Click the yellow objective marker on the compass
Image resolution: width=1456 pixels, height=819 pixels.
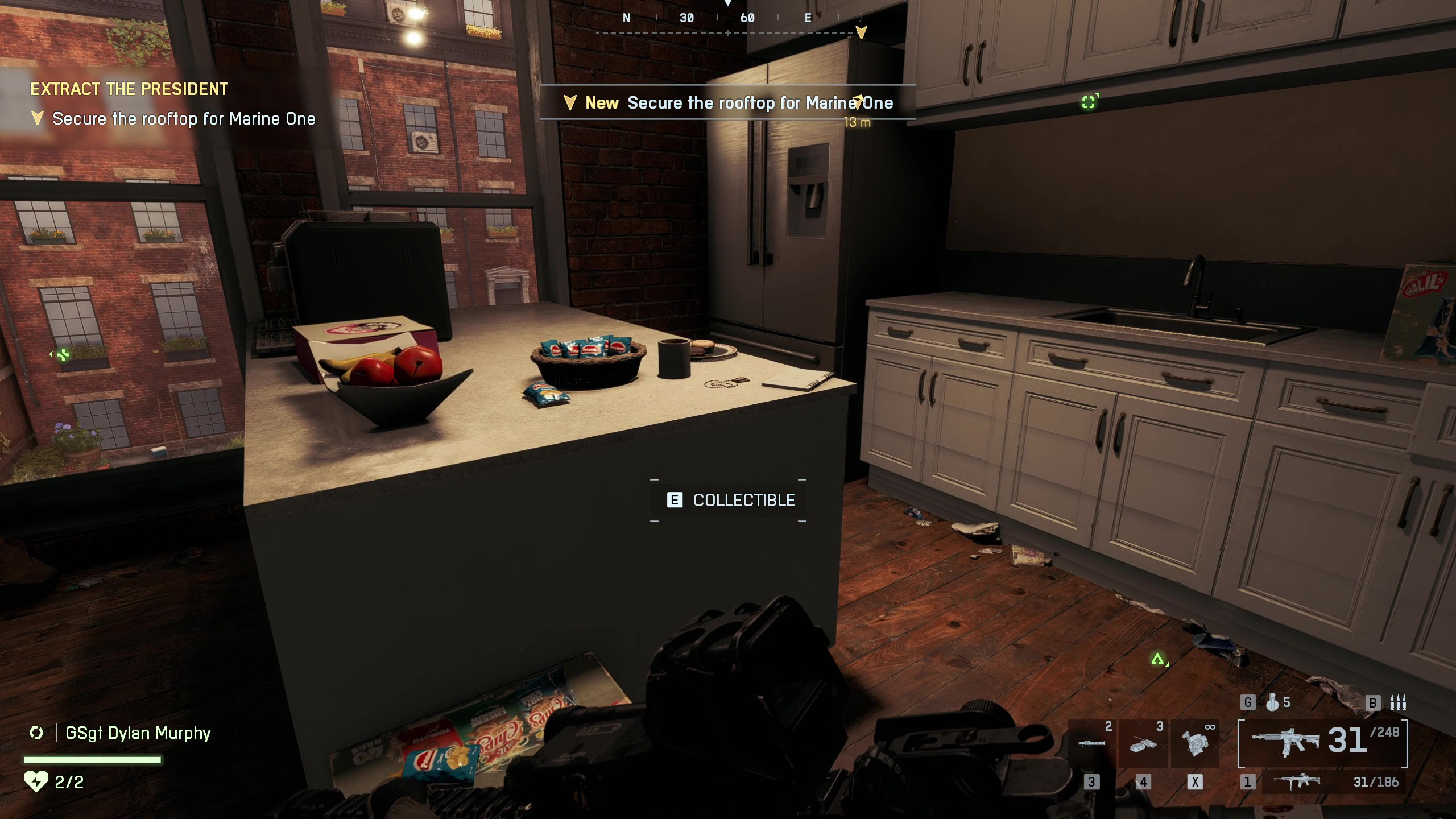861,32
